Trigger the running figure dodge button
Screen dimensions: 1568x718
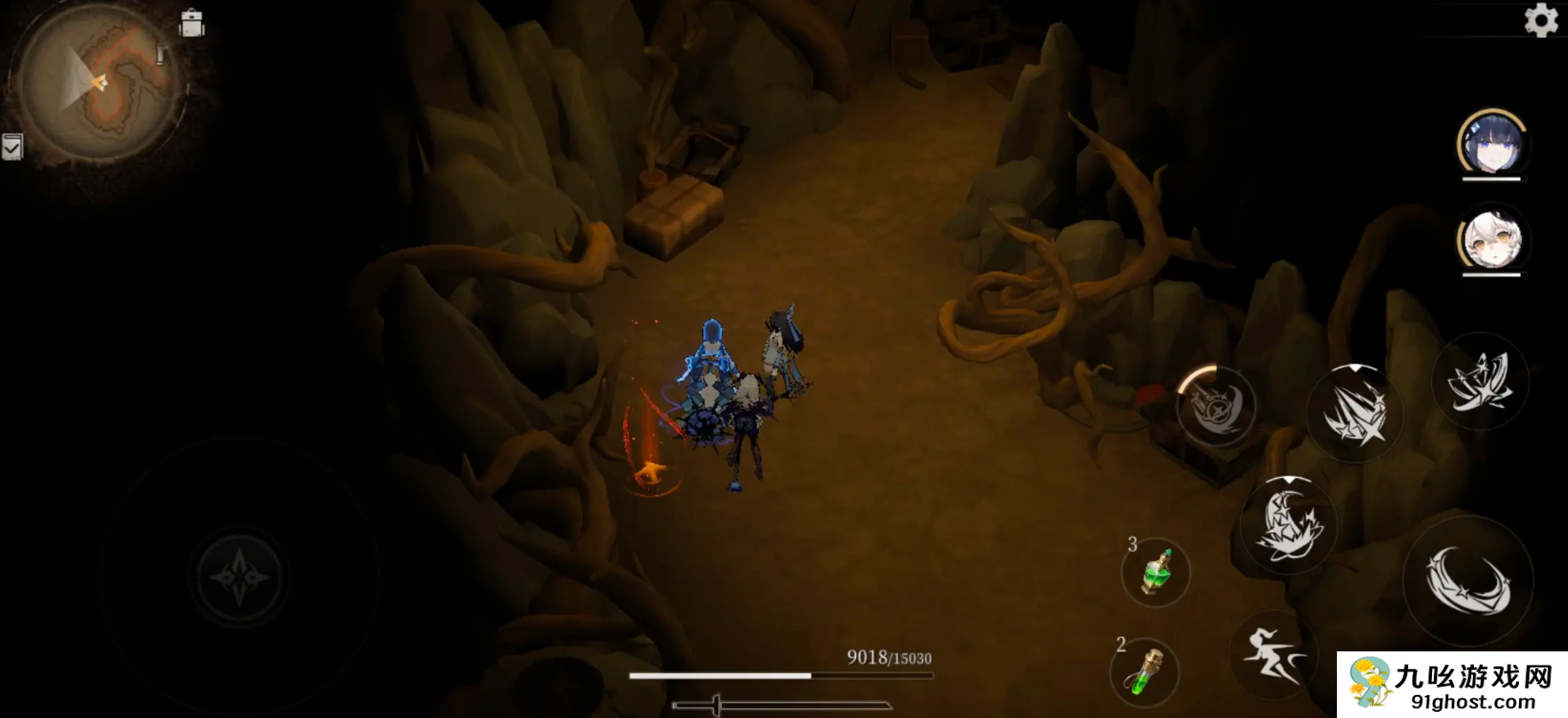pos(1272,655)
